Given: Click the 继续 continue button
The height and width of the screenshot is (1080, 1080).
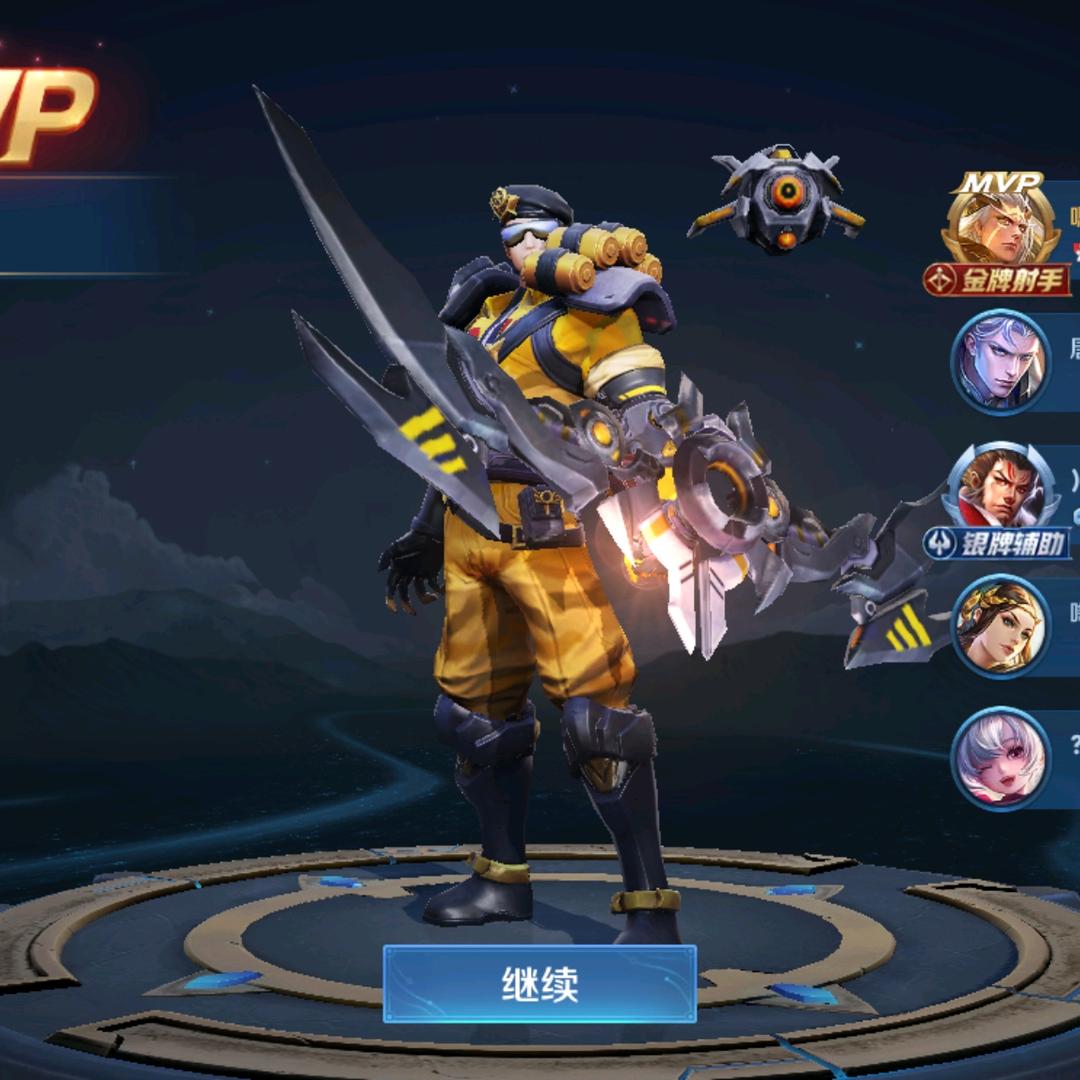Looking at the screenshot, I should 539,984.
